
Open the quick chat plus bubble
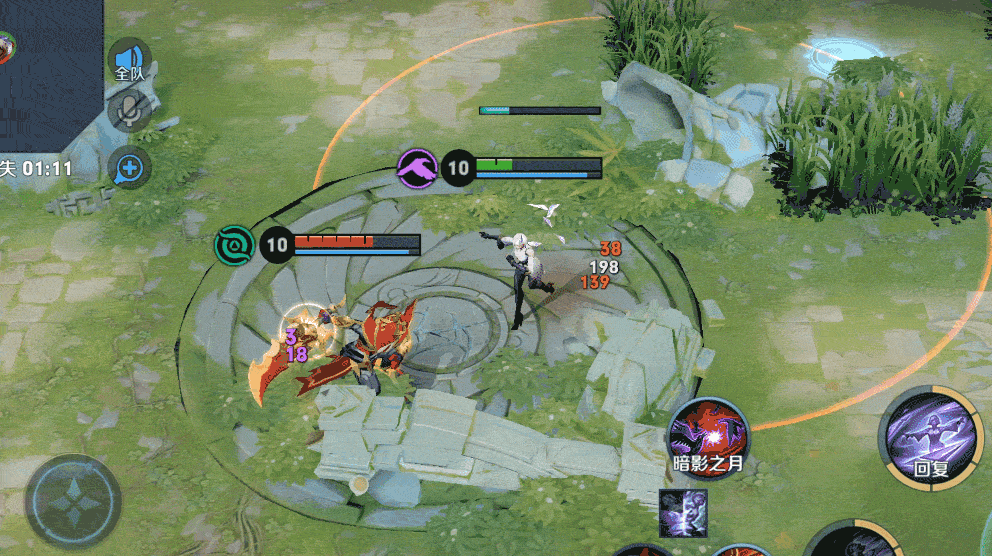coord(129,167)
